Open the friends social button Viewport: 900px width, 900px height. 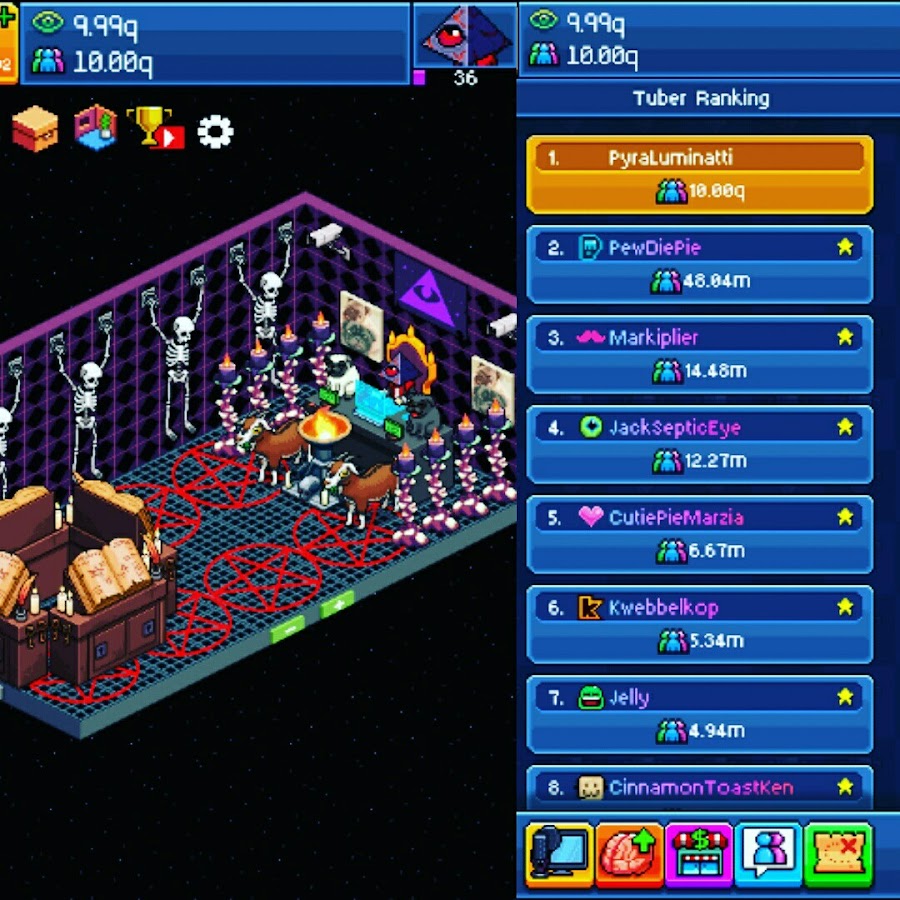(768, 853)
